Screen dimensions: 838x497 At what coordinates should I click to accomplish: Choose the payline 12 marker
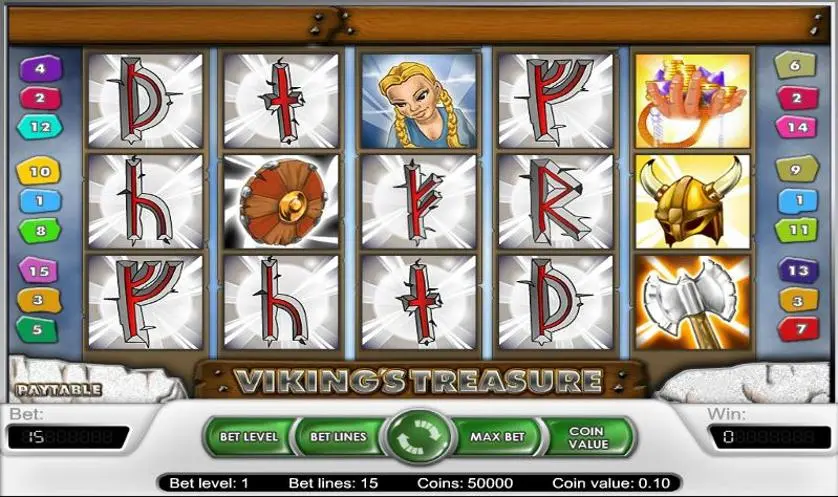(40, 127)
